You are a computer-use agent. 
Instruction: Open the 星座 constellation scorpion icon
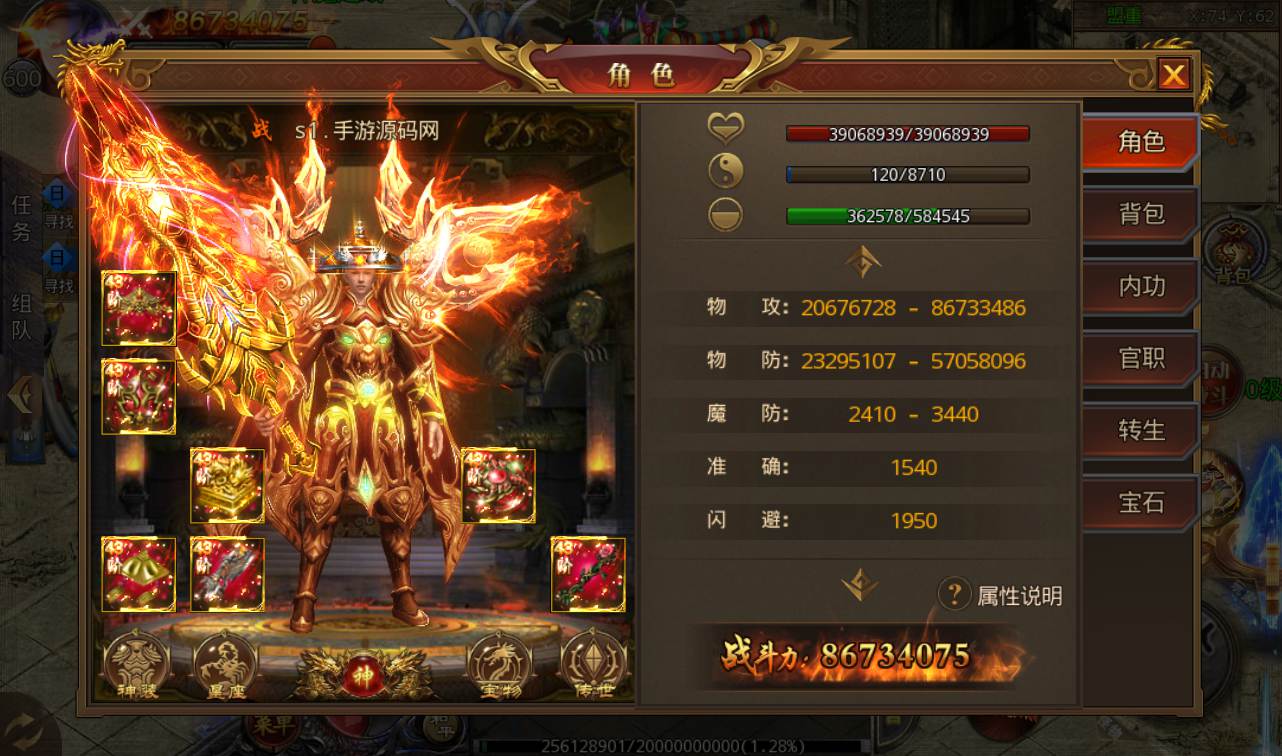[x=225, y=665]
